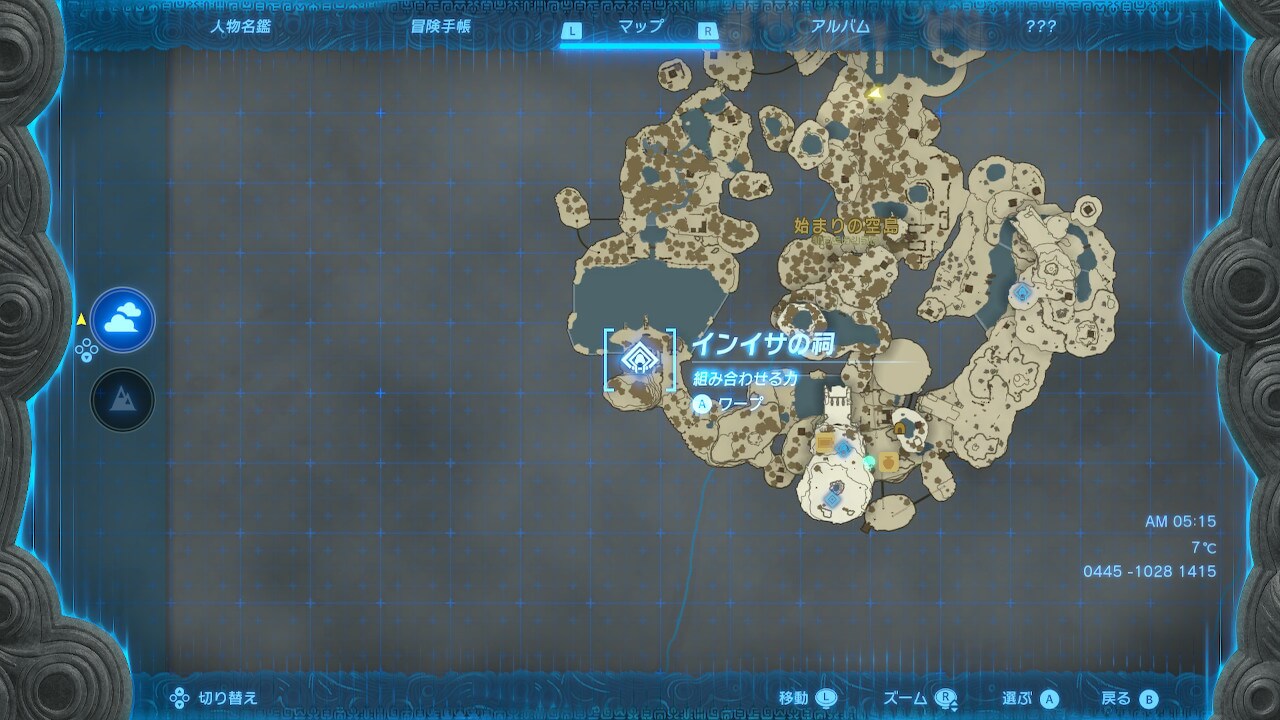Switch to the sky layer cloud icon
The image size is (1280, 720).
tap(123, 320)
